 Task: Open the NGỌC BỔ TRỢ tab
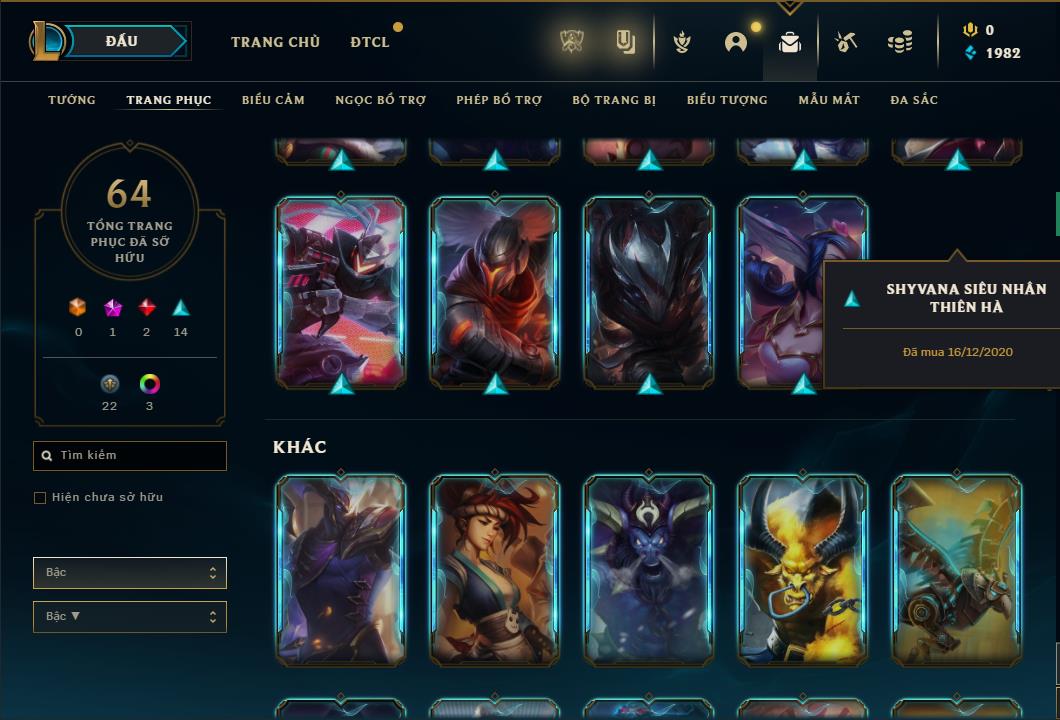380,100
